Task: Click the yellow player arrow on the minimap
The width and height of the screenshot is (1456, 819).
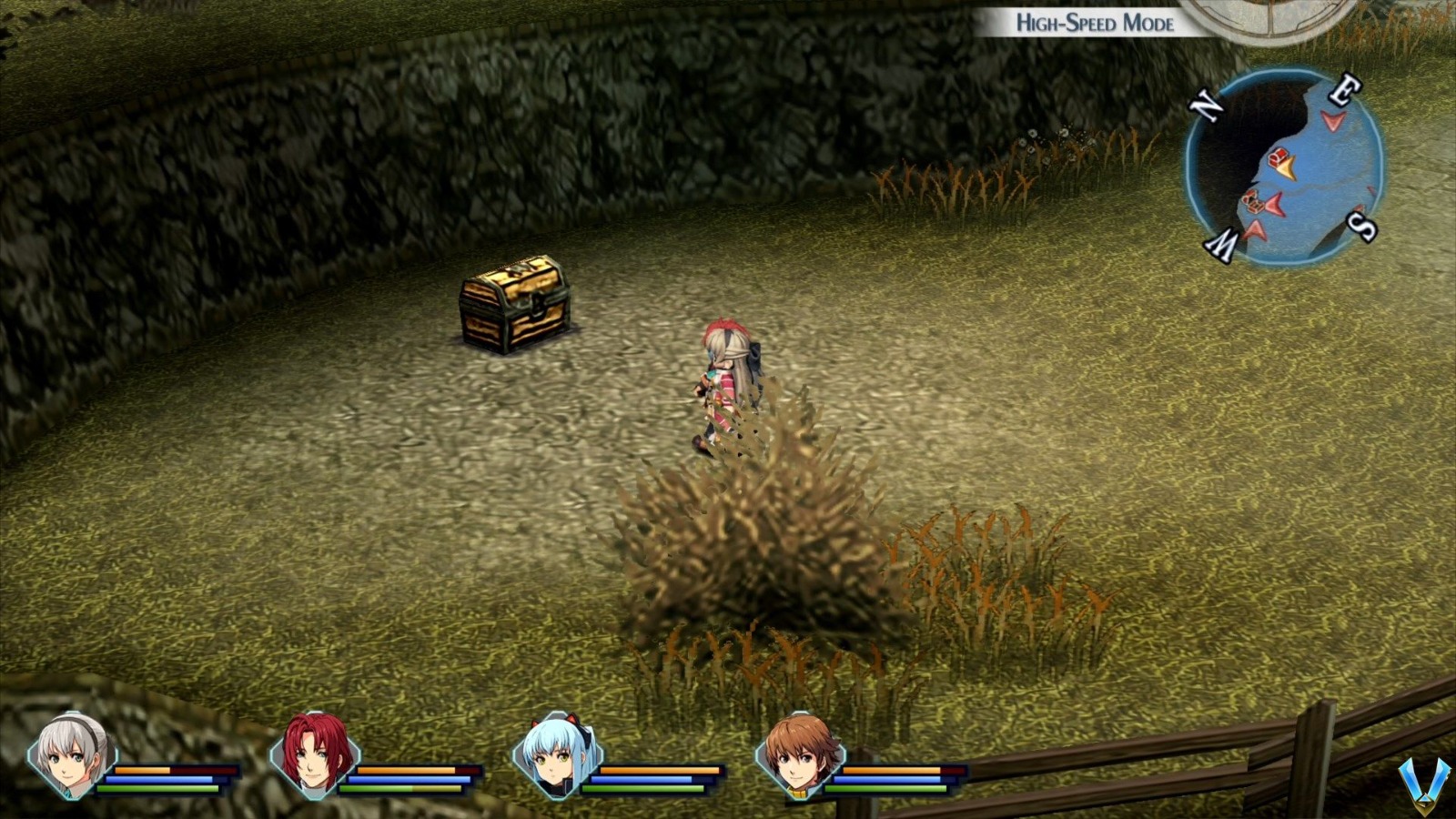Action: [x=1287, y=168]
